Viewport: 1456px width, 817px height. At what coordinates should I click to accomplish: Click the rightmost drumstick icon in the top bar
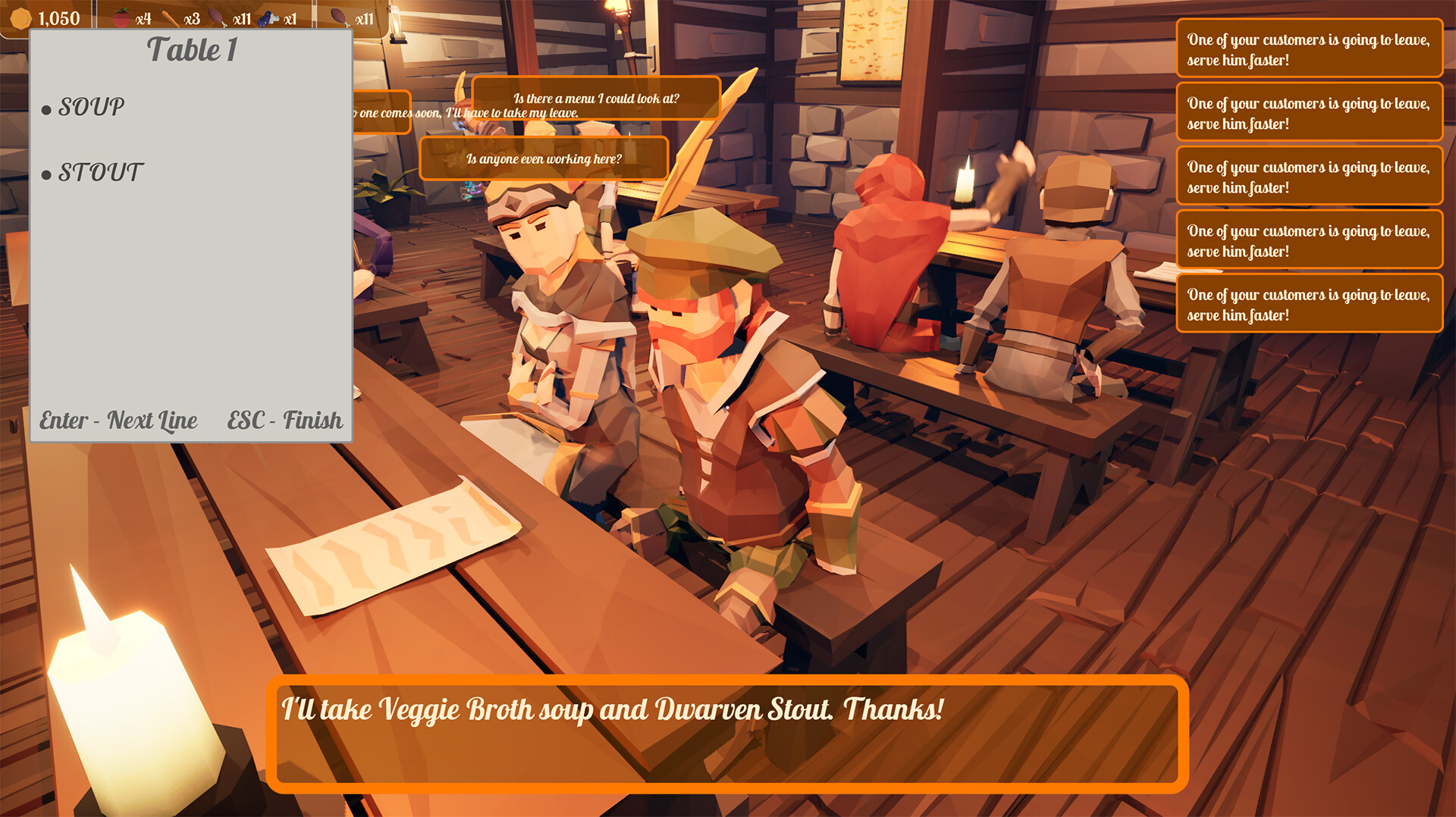[340, 17]
